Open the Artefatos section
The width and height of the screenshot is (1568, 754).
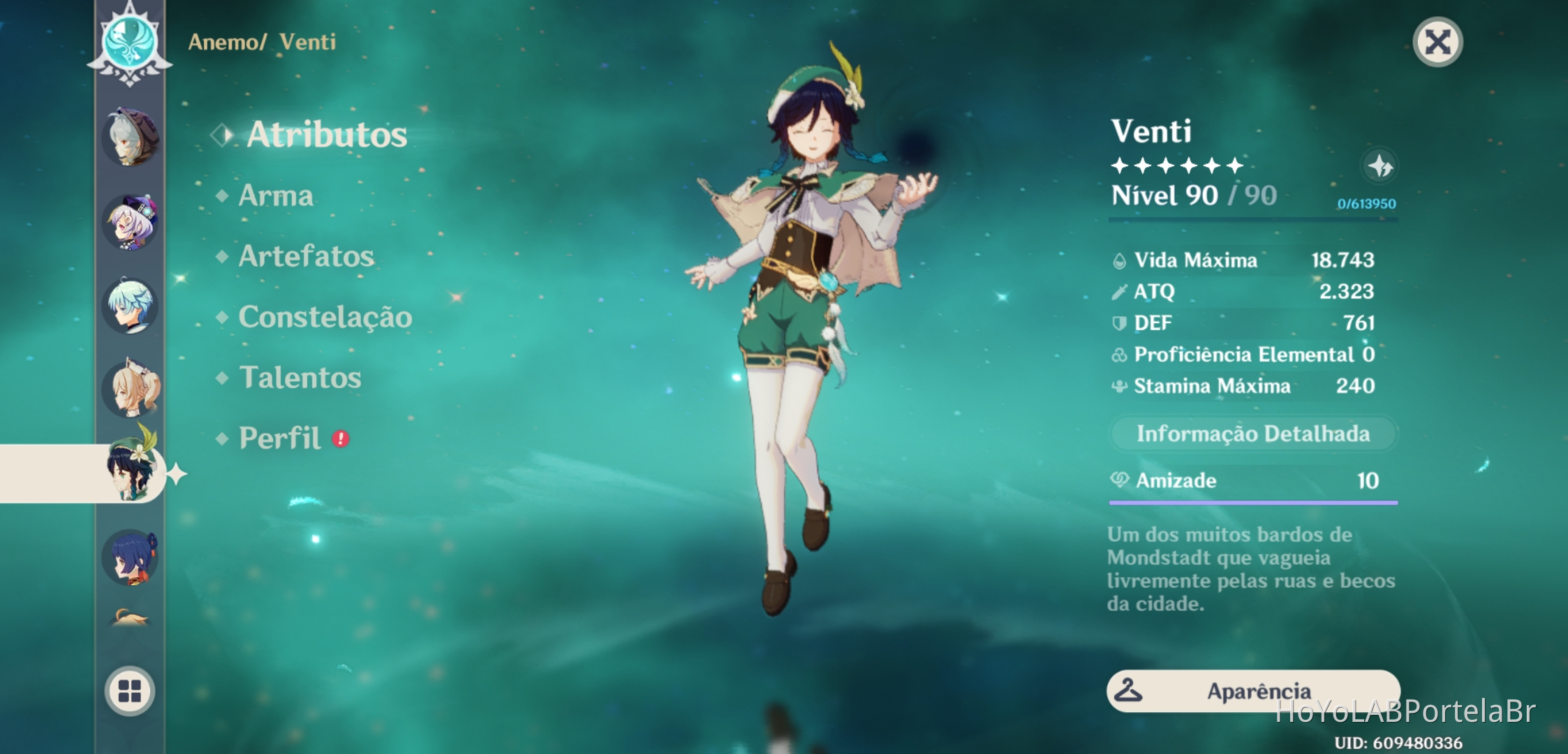pyautogui.click(x=305, y=257)
